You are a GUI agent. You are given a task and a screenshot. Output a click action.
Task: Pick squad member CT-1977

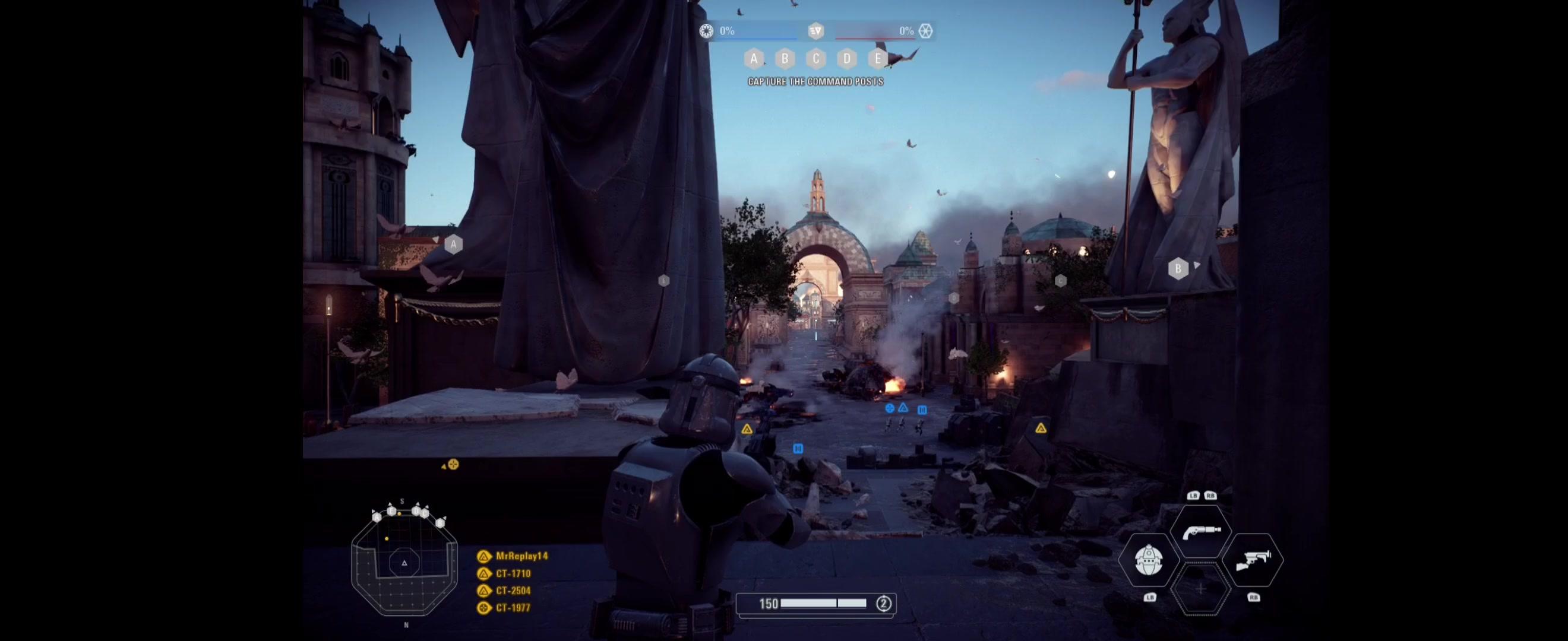pos(513,608)
